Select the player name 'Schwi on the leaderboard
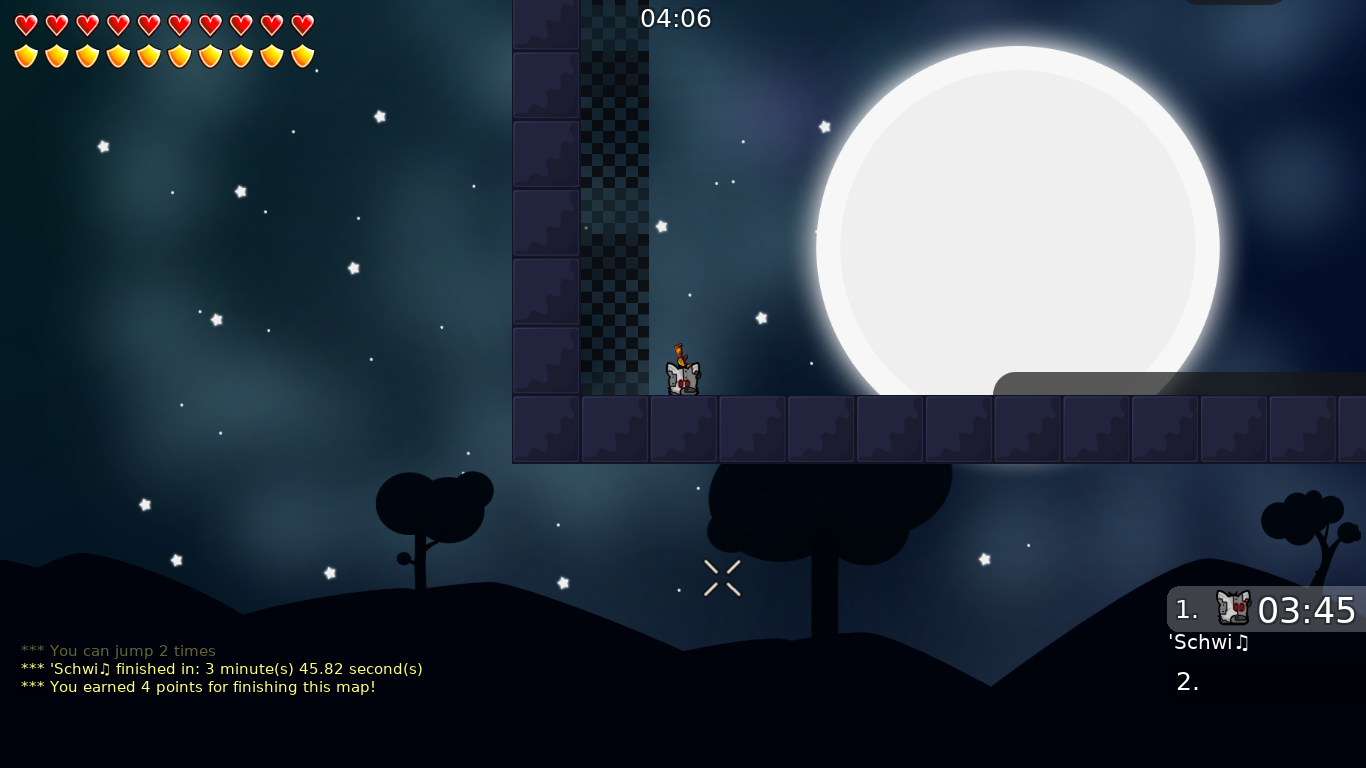This screenshot has width=1366, height=768. pyautogui.click(x=1200, y=643)
